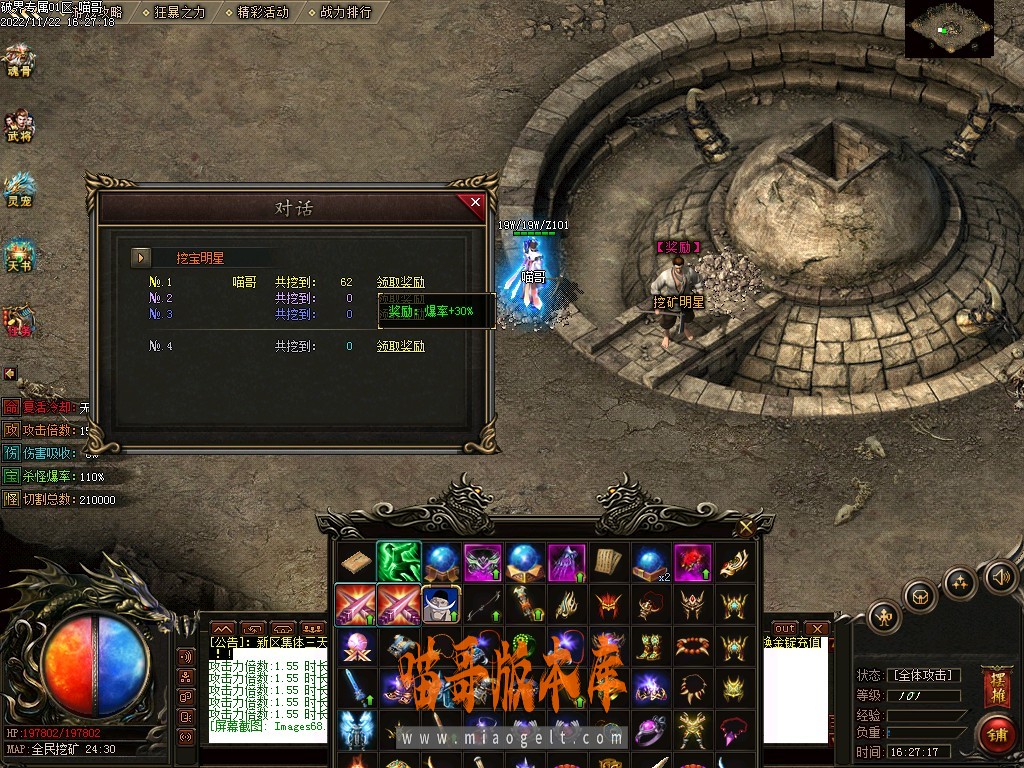
Task: Close the 对话 dialogue window
Action: 475,203
